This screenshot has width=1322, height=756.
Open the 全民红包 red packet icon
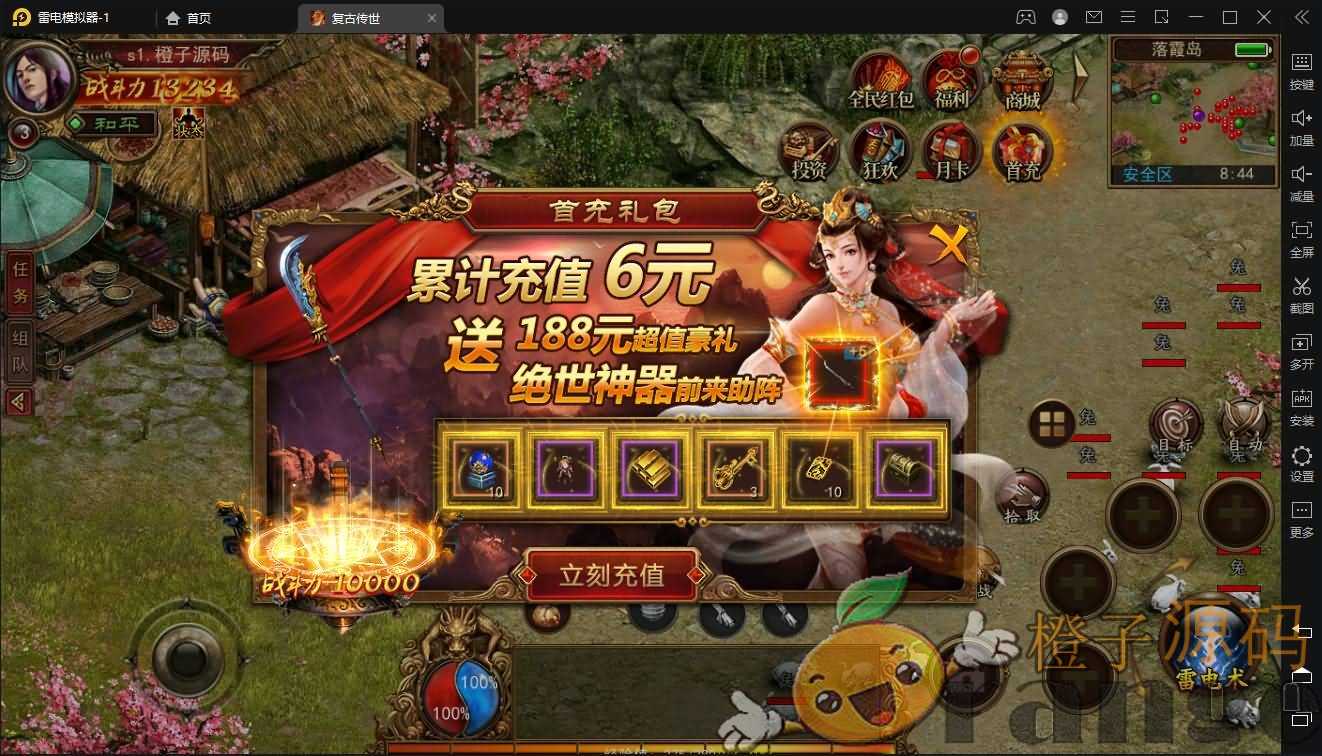pyautogui.click(x=880, y=80)
